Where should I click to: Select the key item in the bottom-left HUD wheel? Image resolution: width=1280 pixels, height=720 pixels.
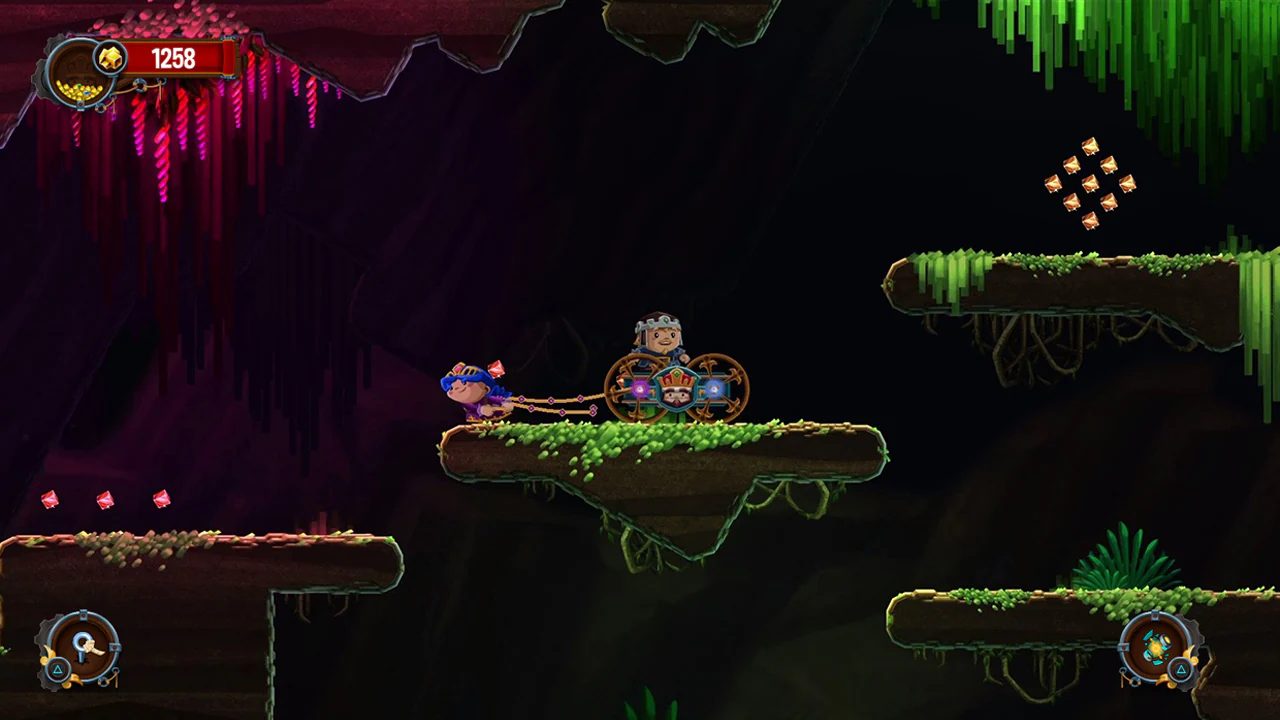click(85, 646)
